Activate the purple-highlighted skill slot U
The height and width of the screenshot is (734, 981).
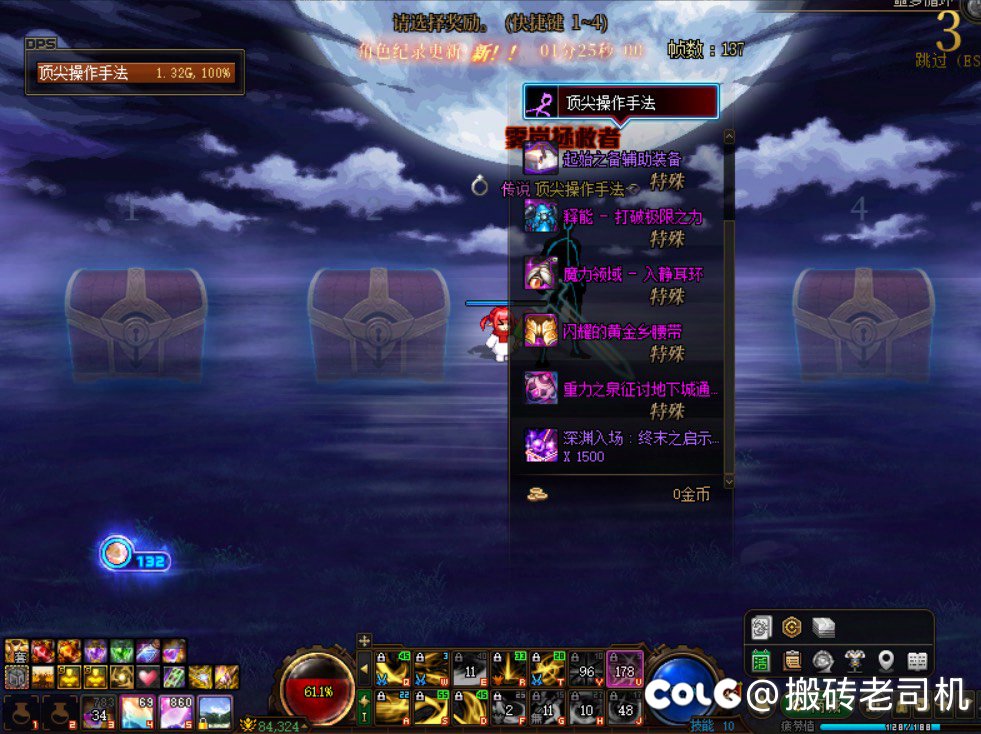625,670
